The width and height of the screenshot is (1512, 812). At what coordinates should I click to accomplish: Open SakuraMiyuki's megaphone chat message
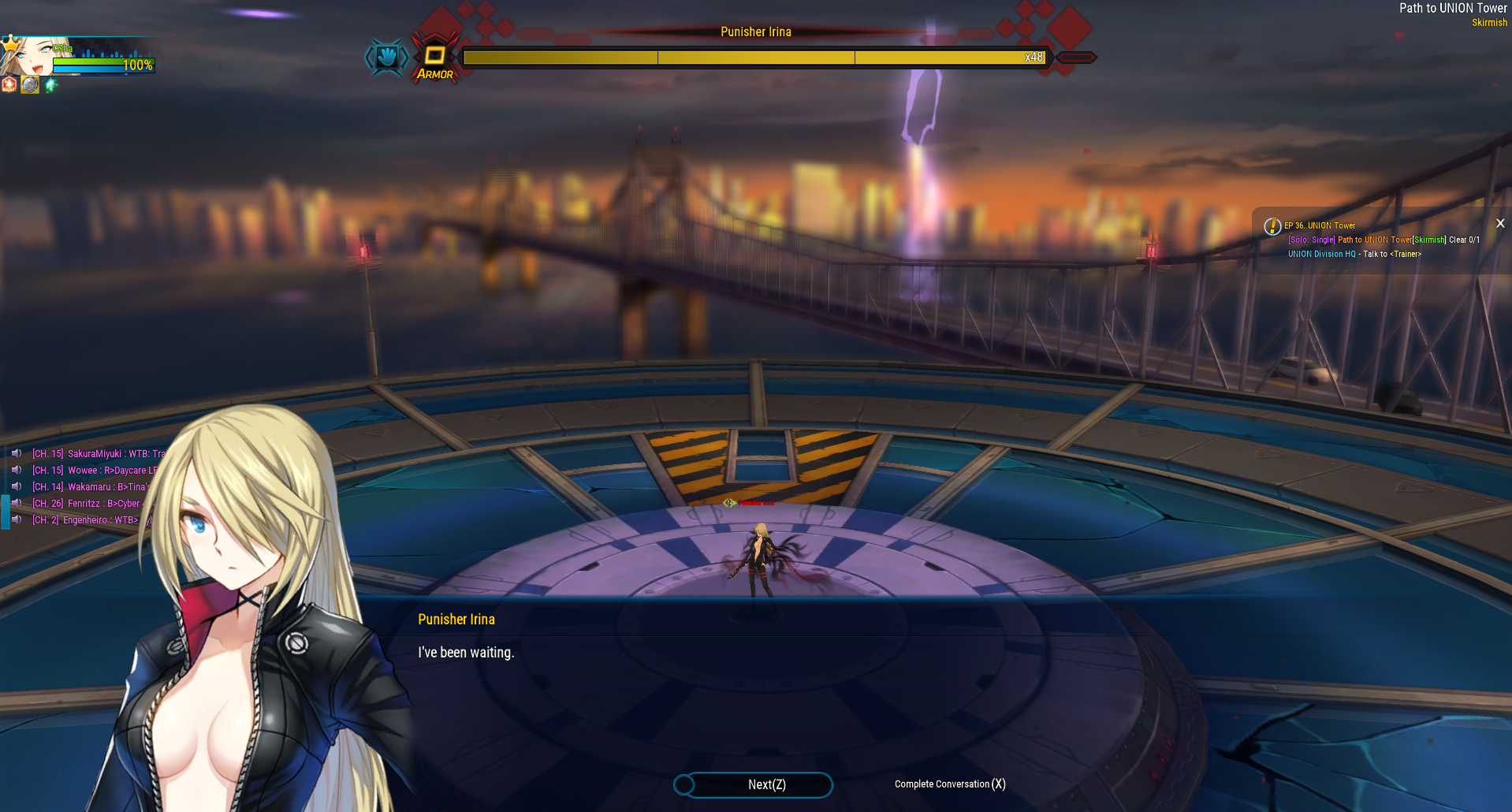tap(98, 453)
